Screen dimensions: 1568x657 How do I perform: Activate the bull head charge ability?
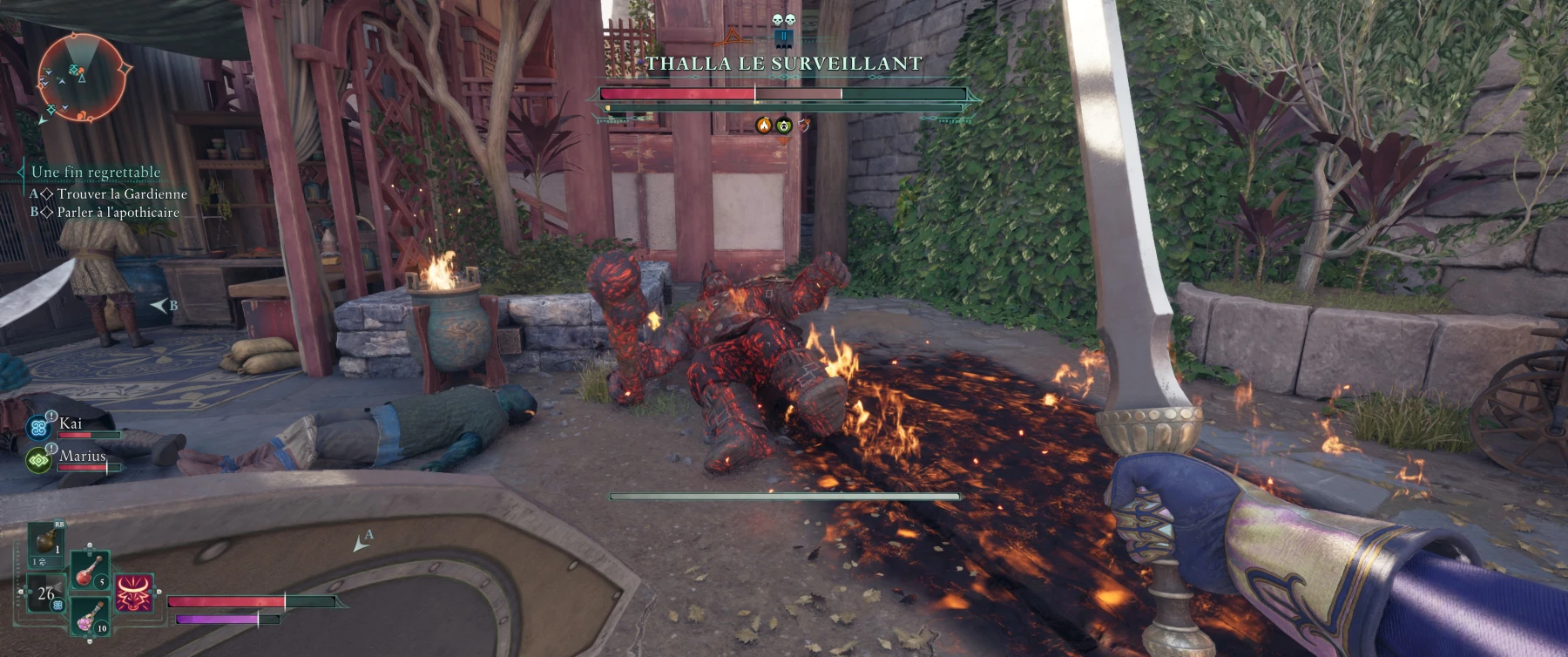(x=134, y=593)
